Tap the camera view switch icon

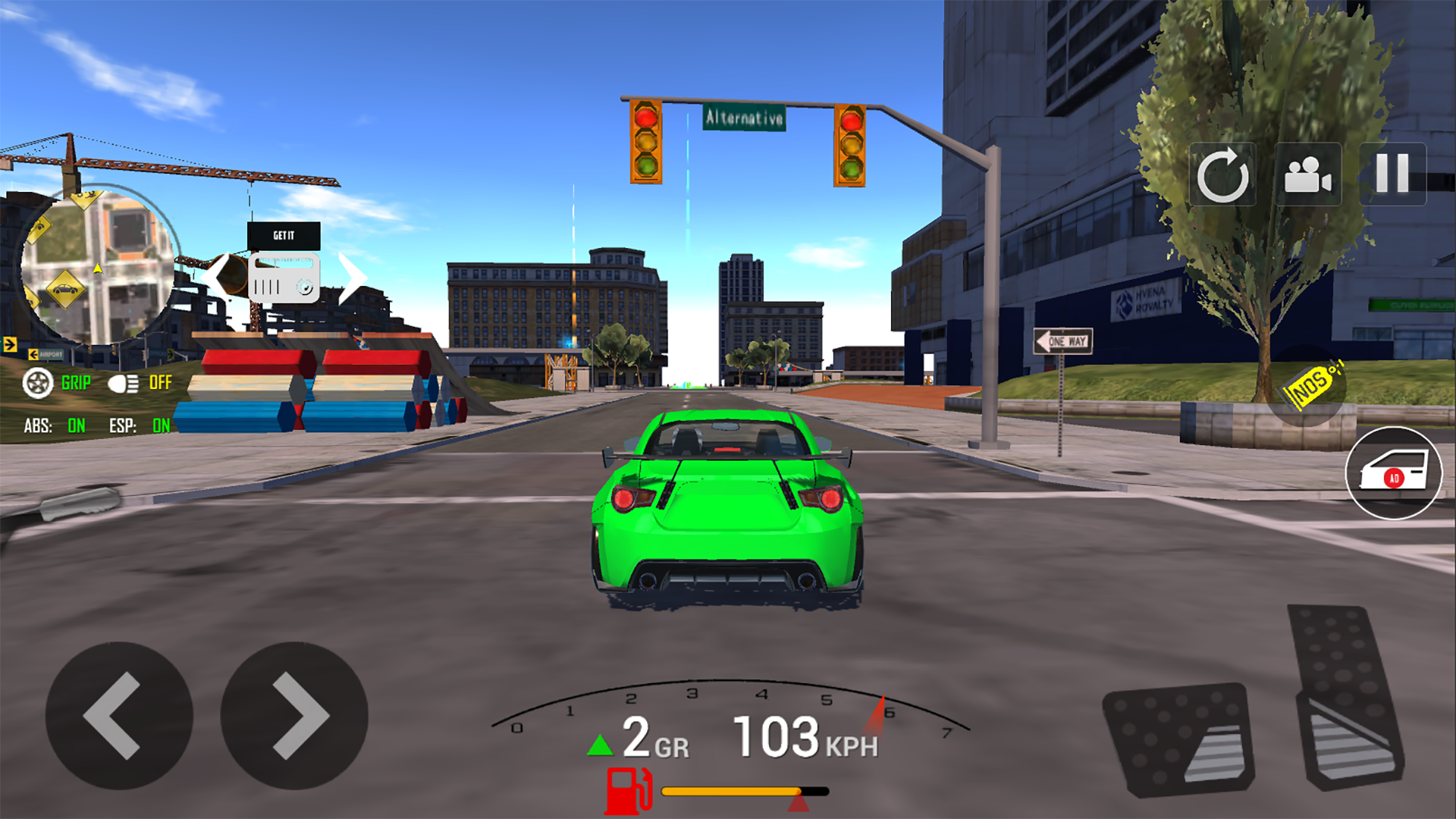[x=1310, y=176]
